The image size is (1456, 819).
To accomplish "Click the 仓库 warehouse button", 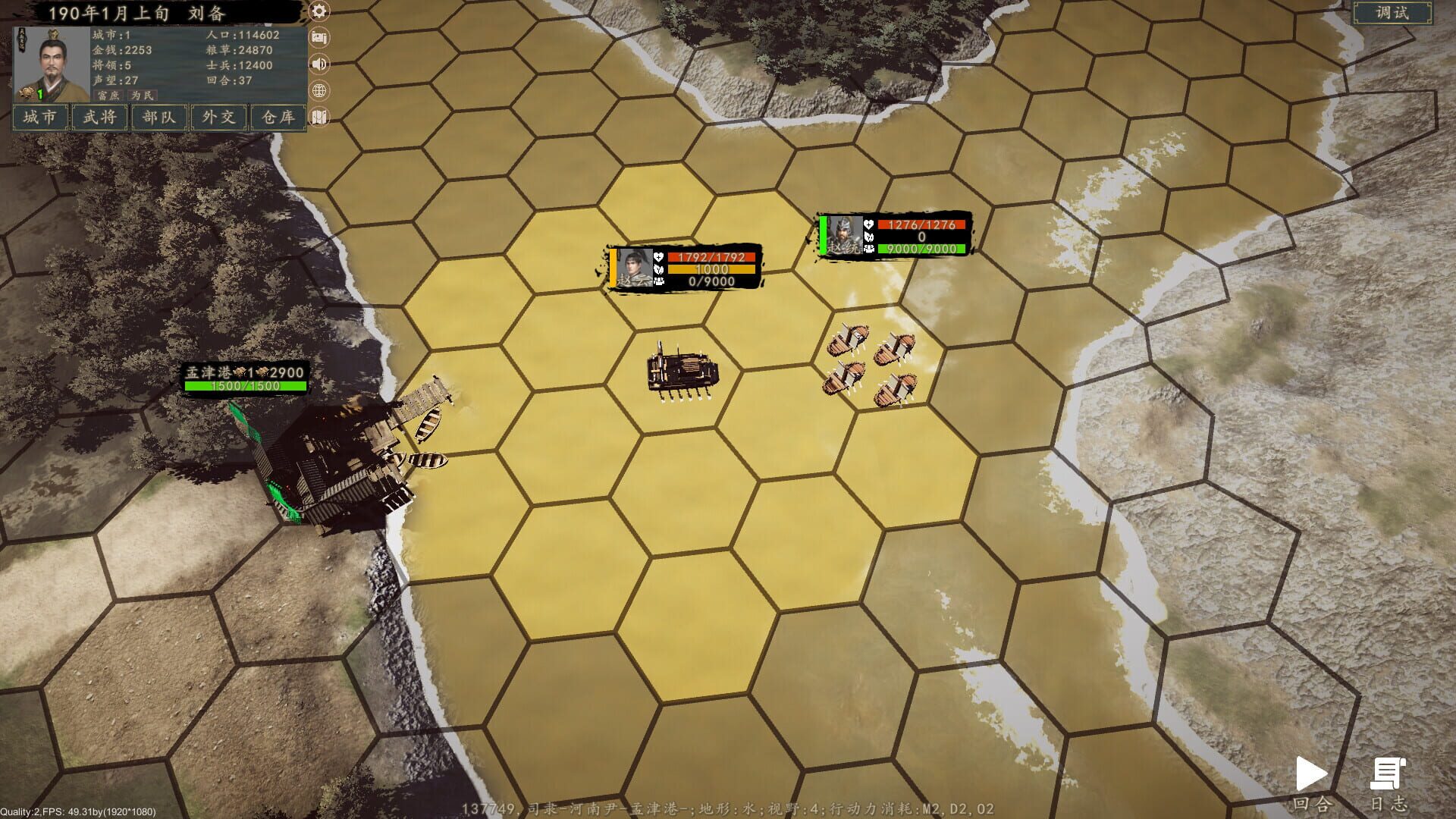I will 277,118.
